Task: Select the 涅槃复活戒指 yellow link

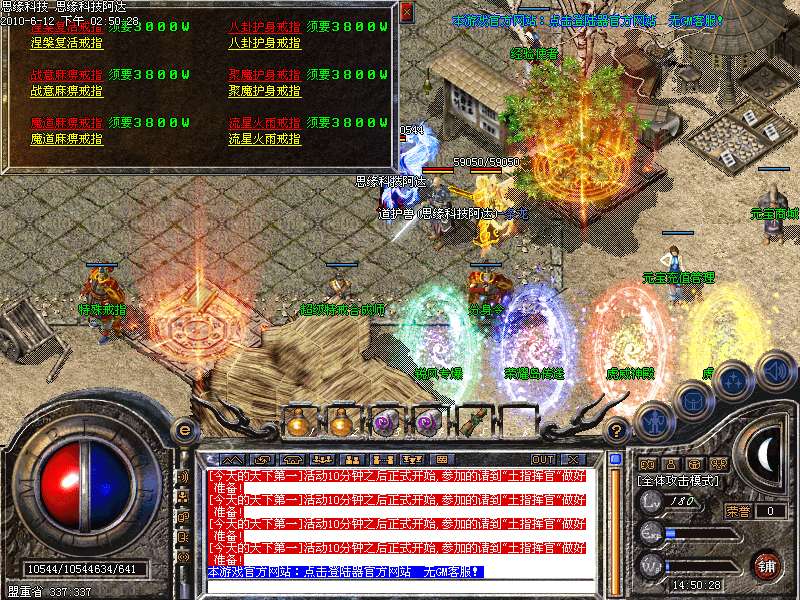Action: point(67,44)
